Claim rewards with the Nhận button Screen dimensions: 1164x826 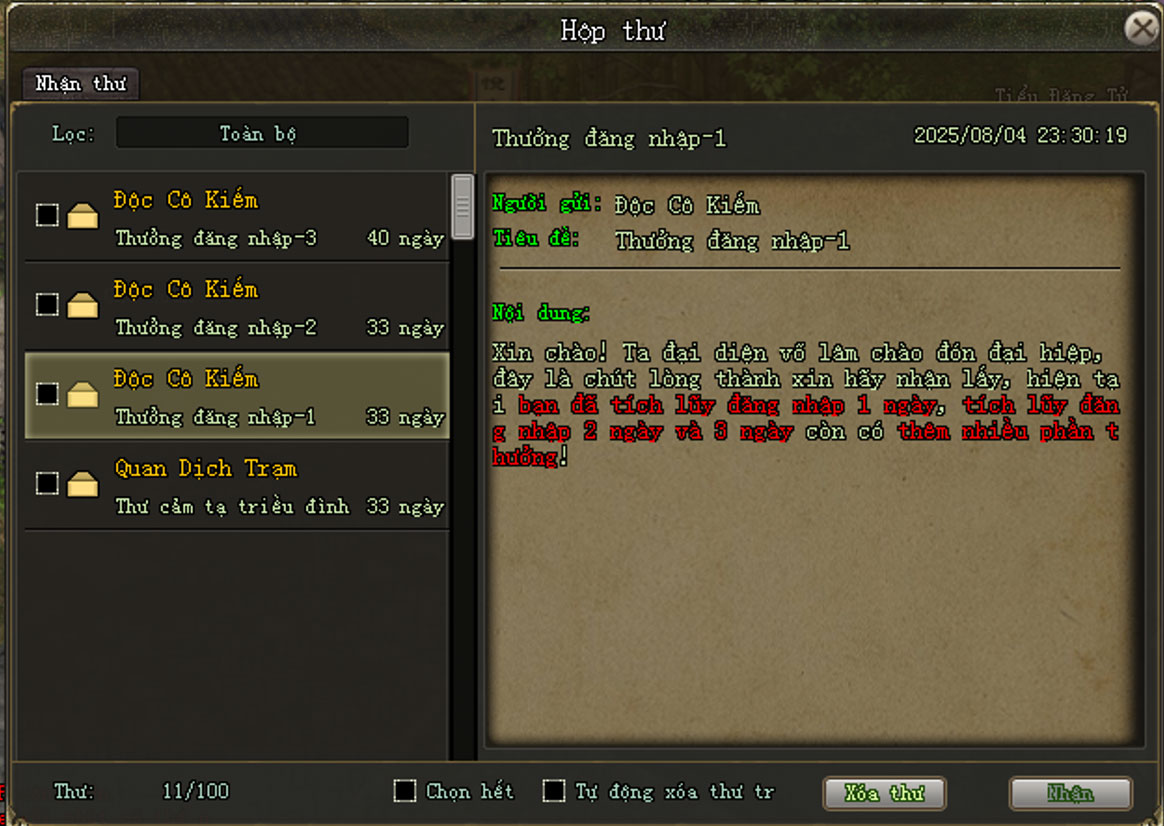(1070, 793)
